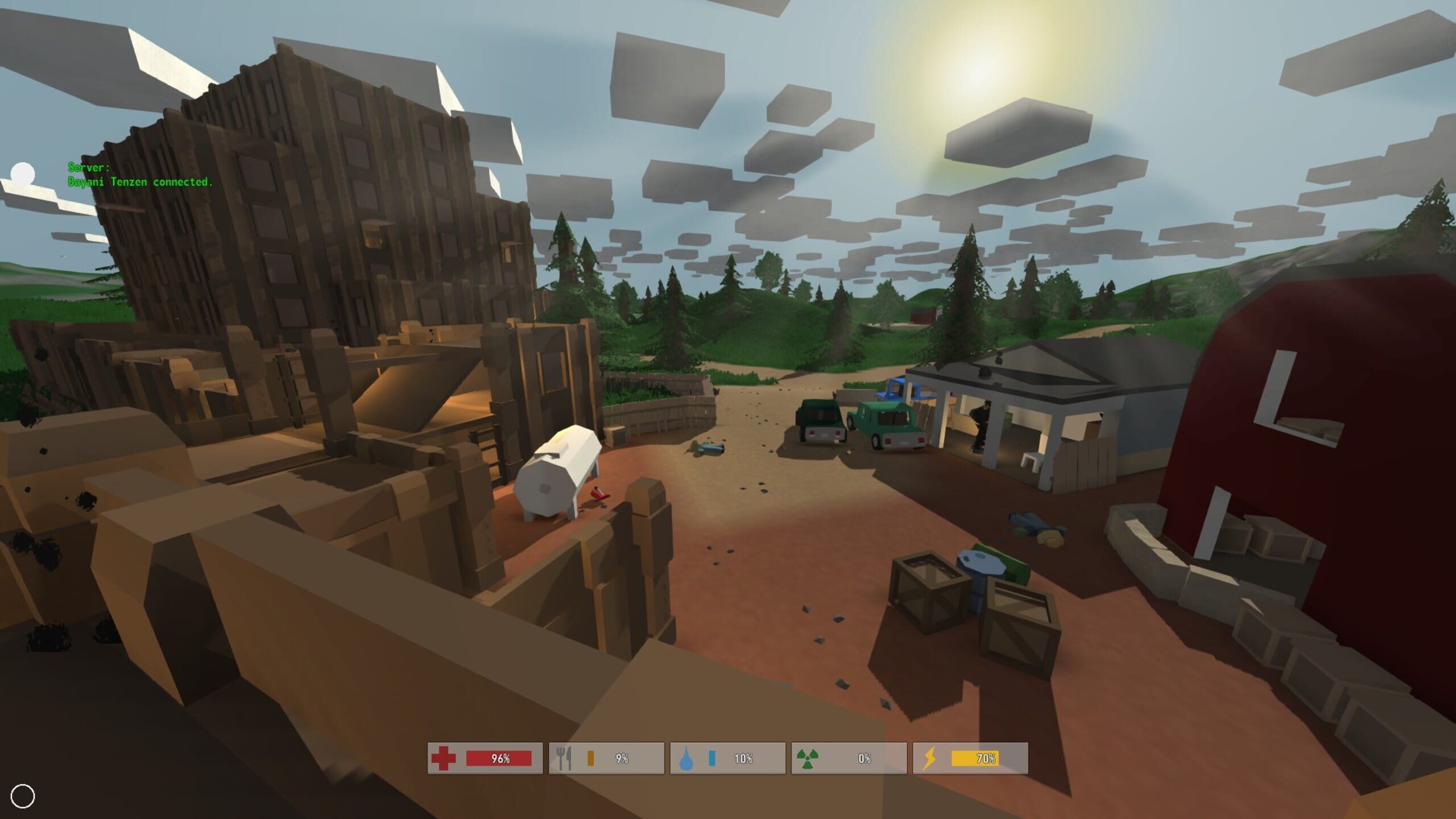The height and width of the screenshot is (819, 1456).
Task: Click the crosshair in screen center
Action: coord(728,409)
